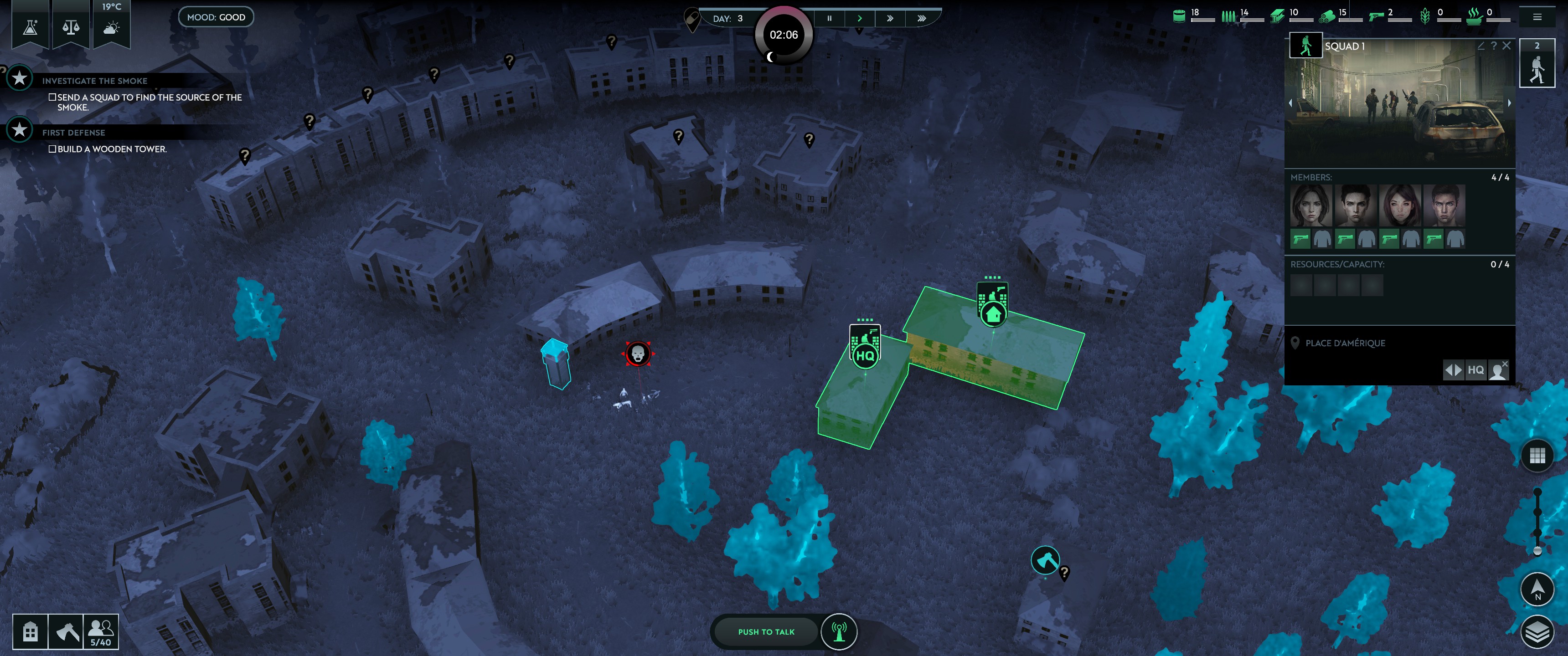Activate the Push to Talk button
This screenshot has height=656, width=1568.
766,632
